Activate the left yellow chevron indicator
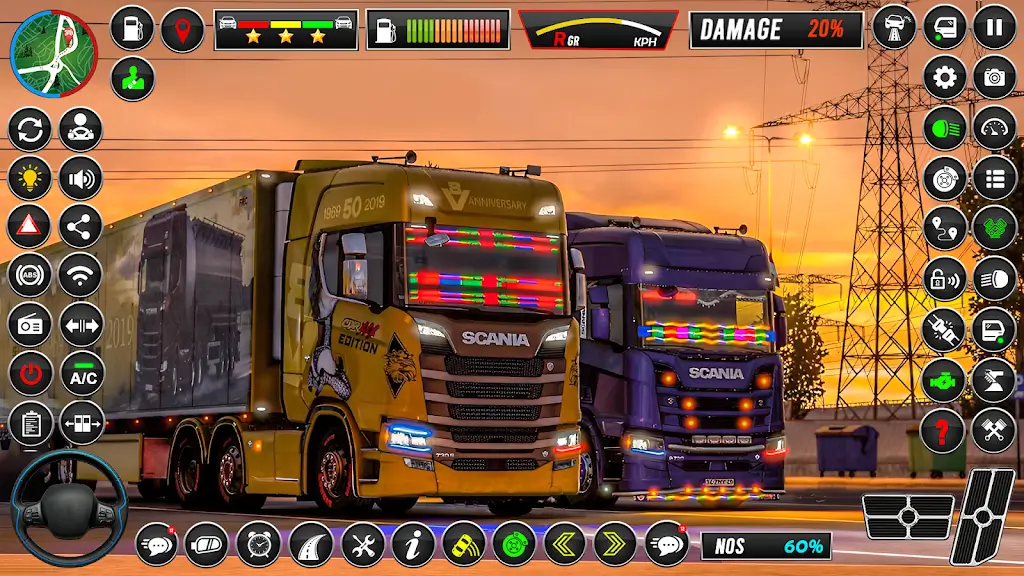 click(564, 544)
